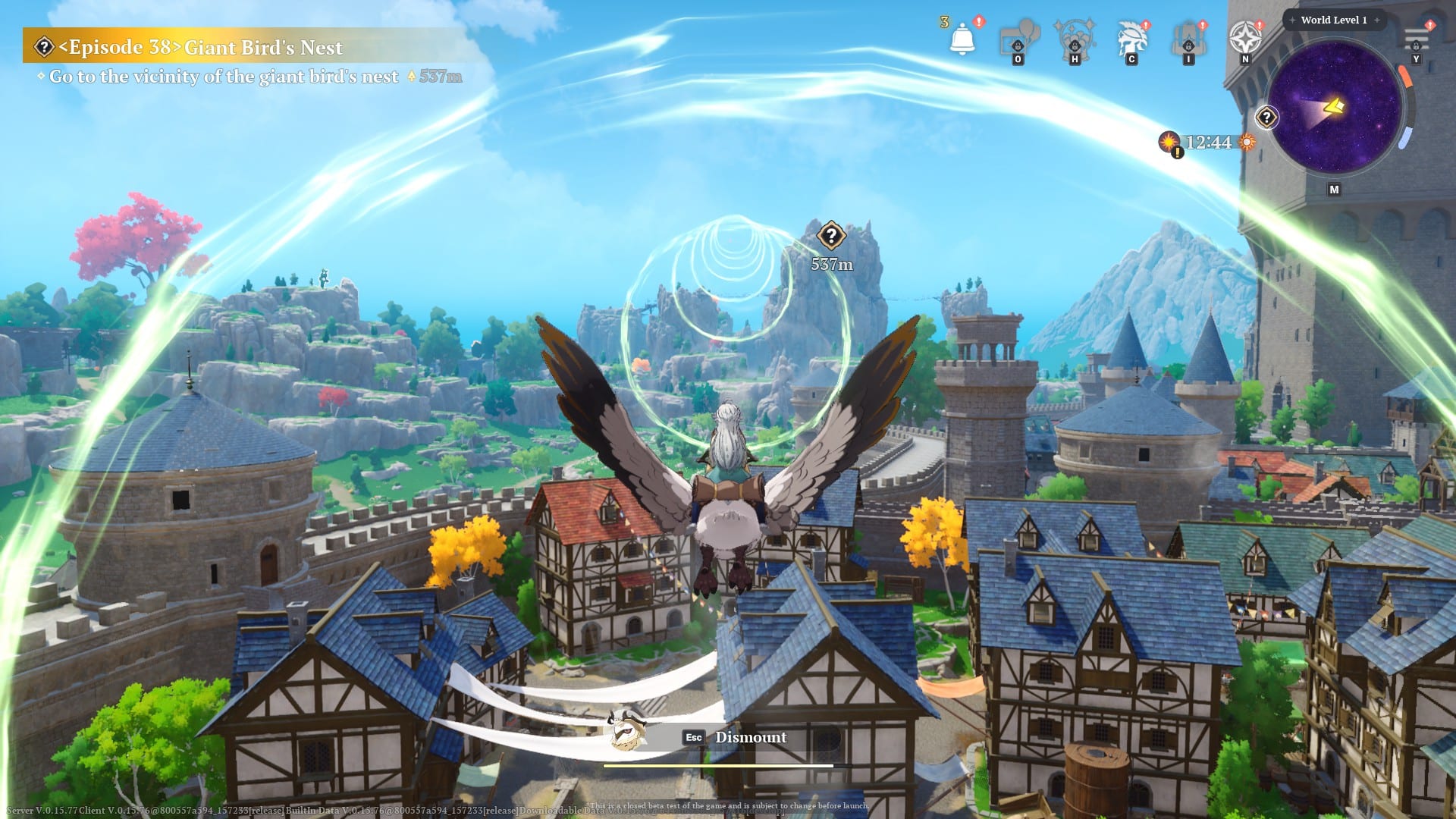Open the locked calendar and balloons events icon
The height and width of the screenshot is (819, 1456).
click(1018, 38)
